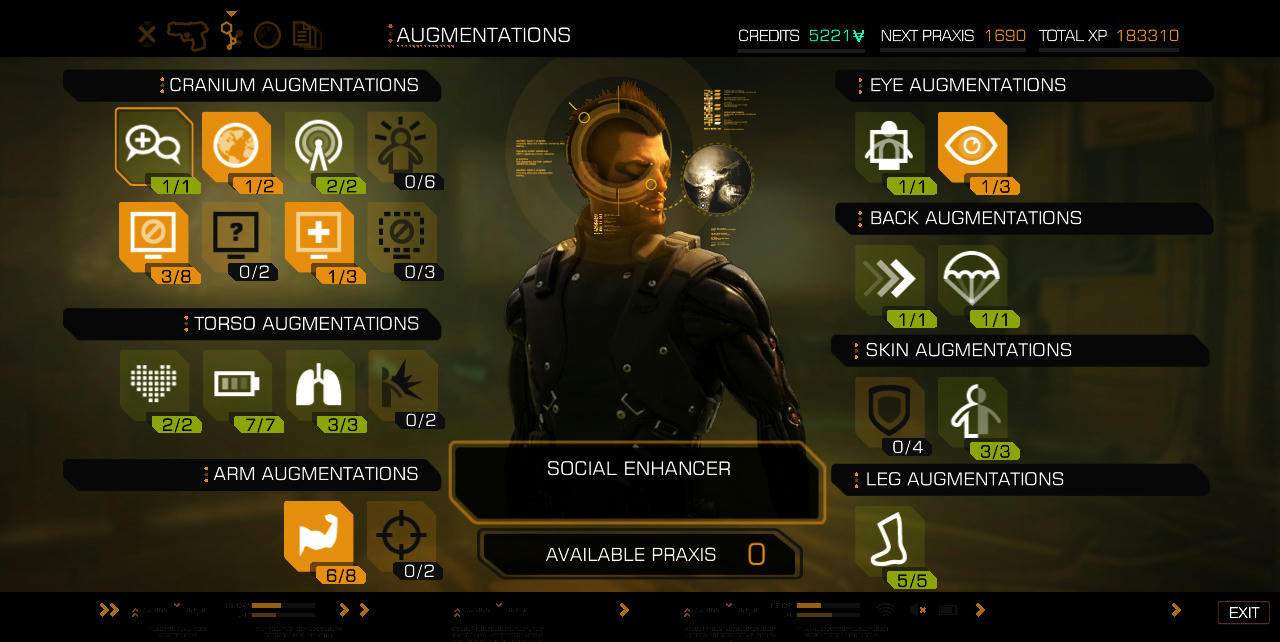The height and width of the screenshot is (642, 1280).
Task: Open the globe map tab
Action: click(x=267, y=36)
